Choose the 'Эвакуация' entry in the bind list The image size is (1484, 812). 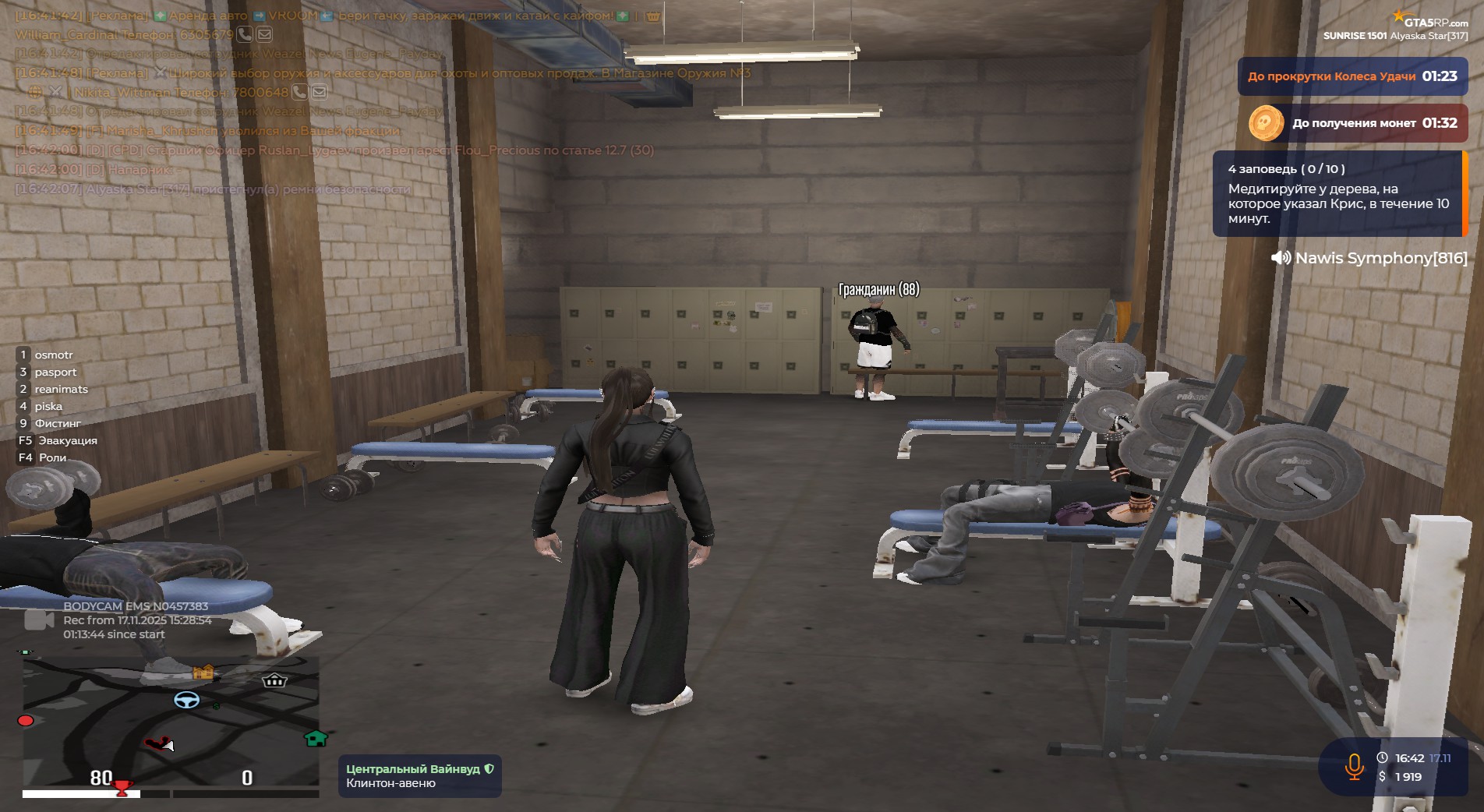[67, 440]
